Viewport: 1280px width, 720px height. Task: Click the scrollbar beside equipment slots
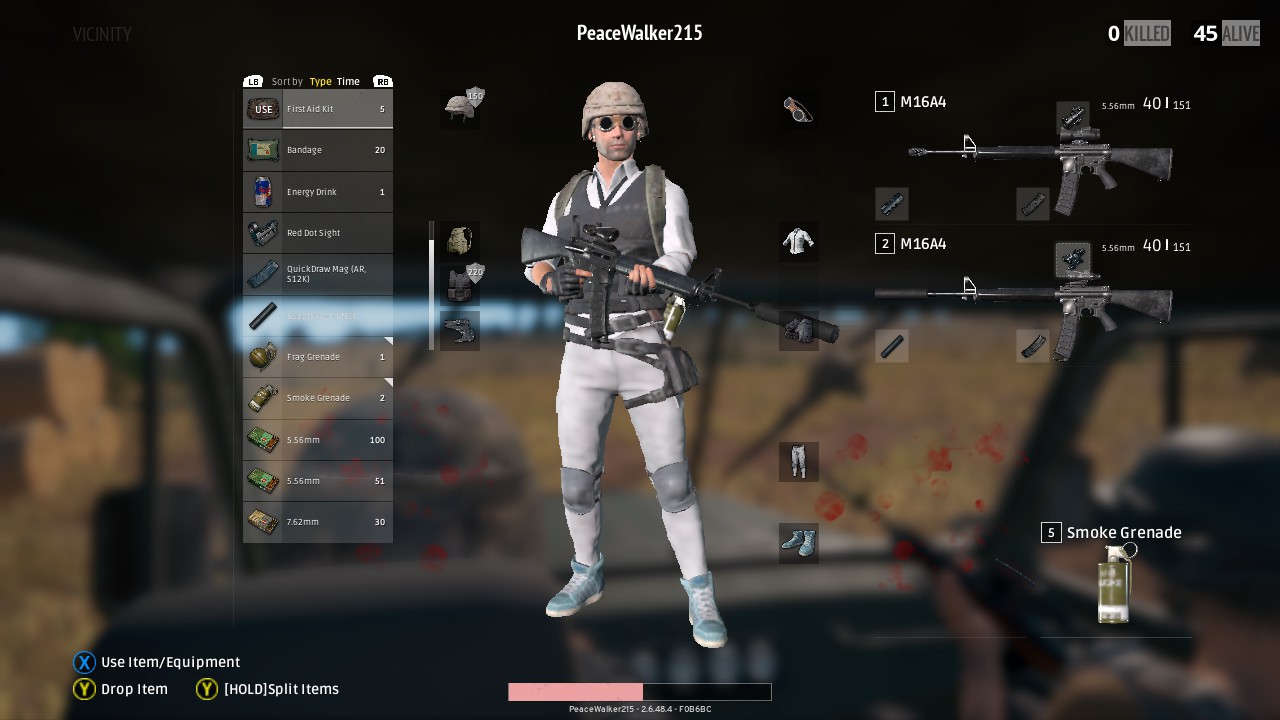click(432, 284)
